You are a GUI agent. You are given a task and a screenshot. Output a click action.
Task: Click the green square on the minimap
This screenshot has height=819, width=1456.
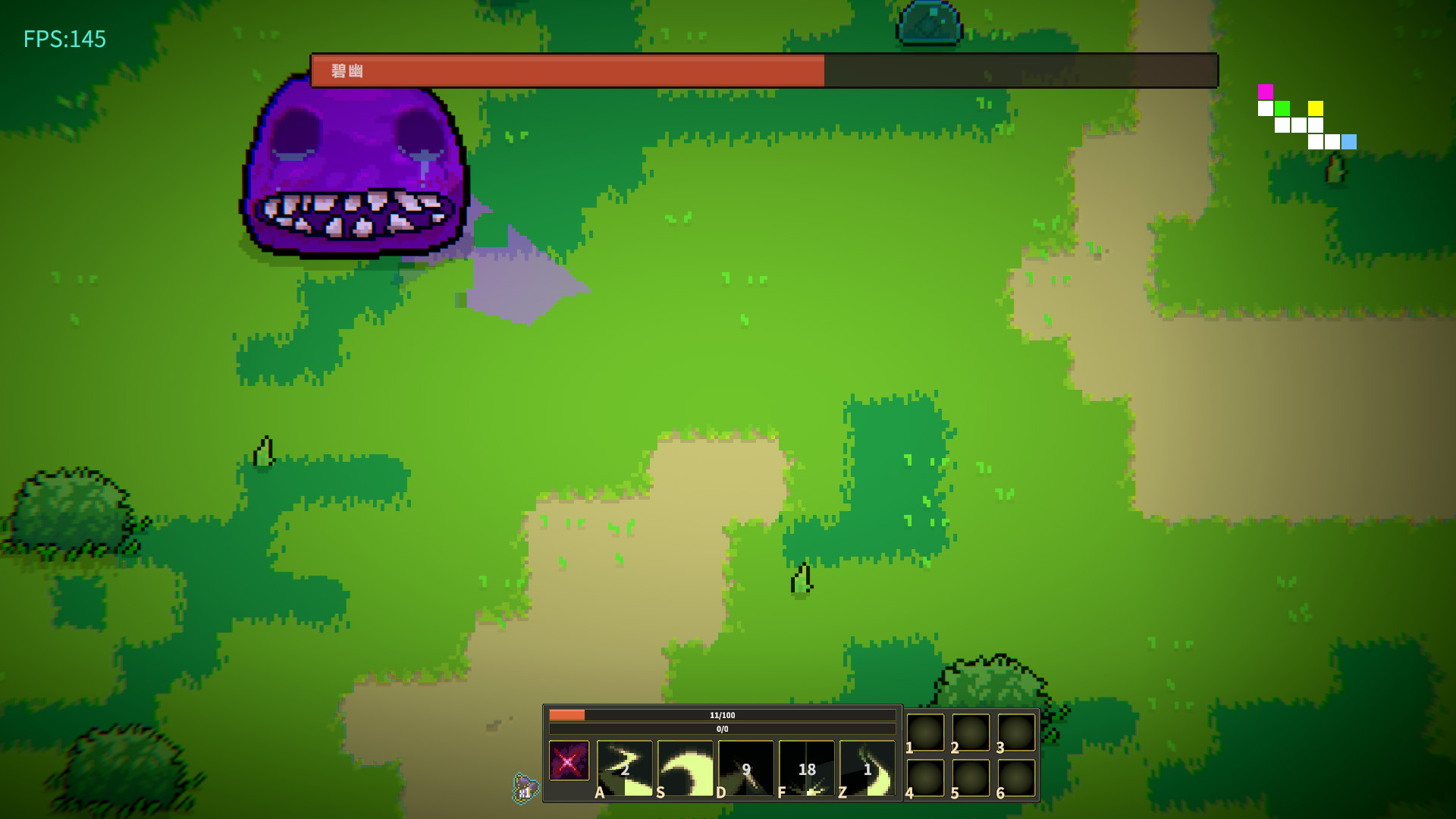coord(1282,108)
